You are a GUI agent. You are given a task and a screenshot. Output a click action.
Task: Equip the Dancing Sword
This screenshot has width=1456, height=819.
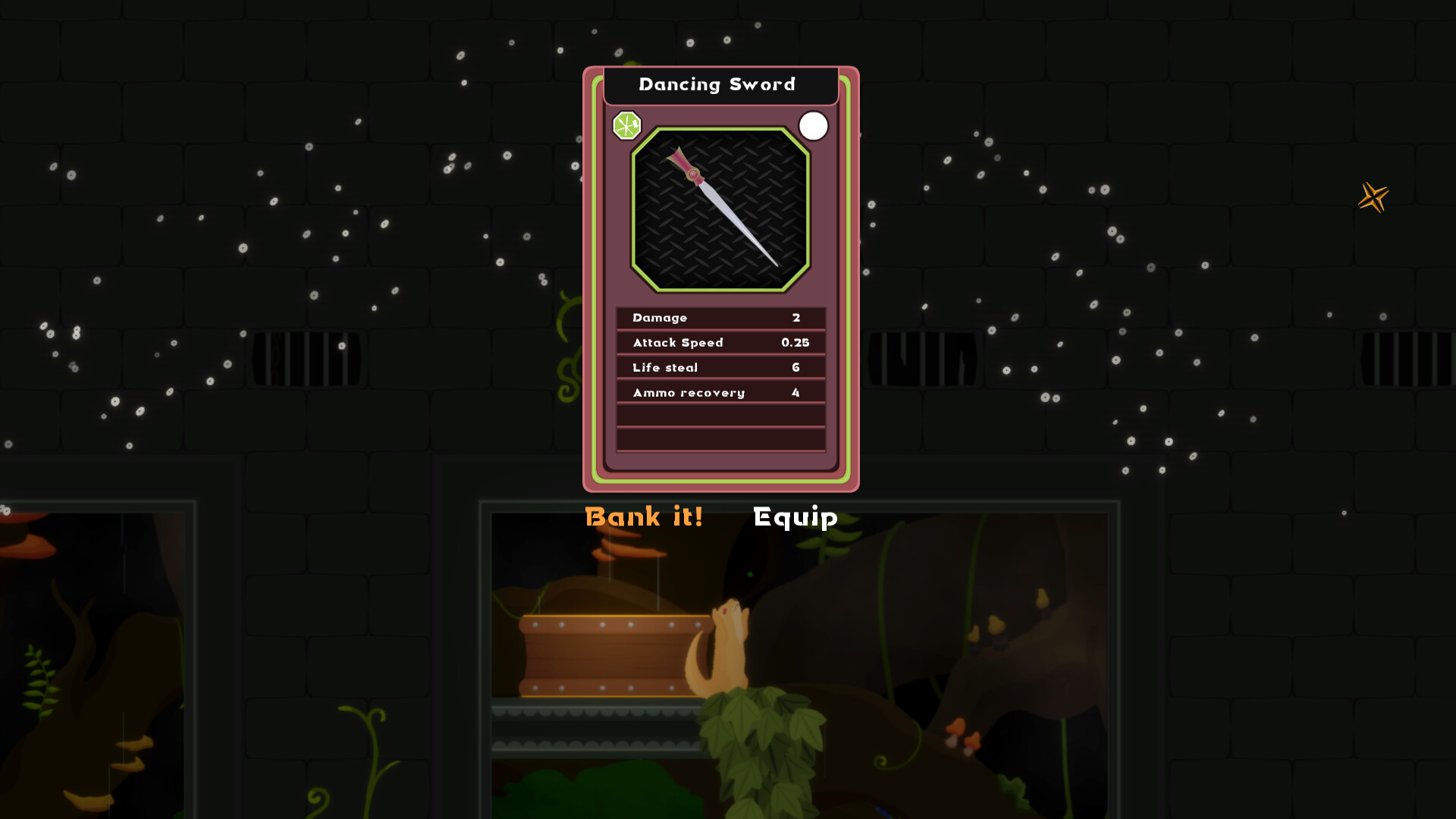pos(794,516)
